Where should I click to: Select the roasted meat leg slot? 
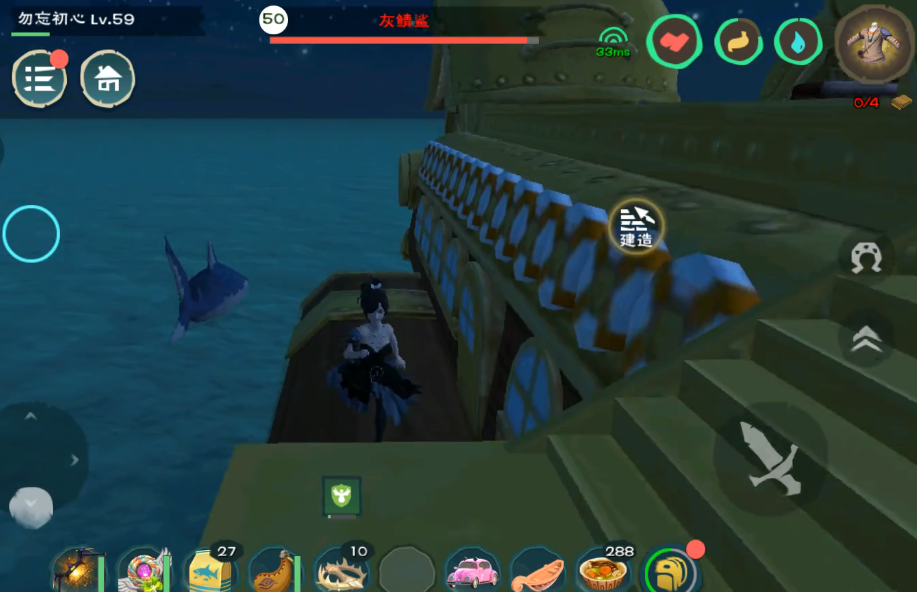point(275,571)
